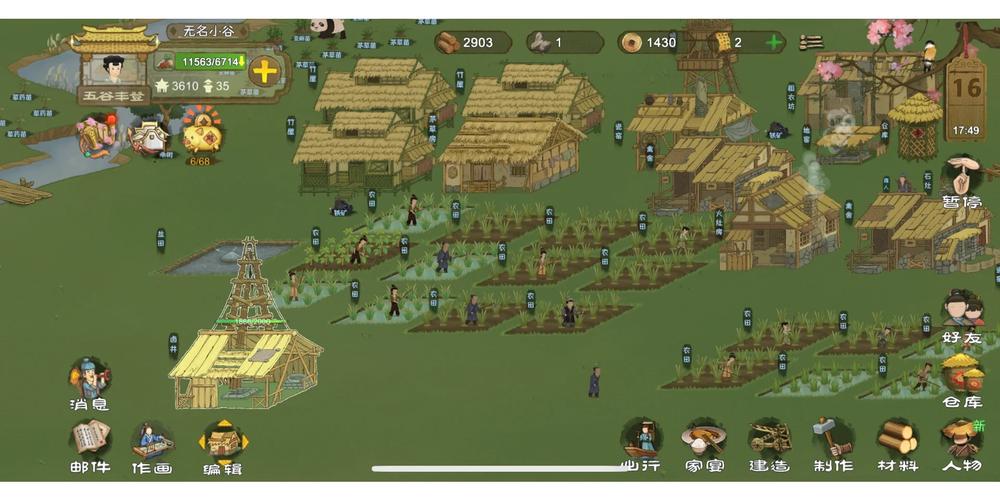Open the 材料 materials menu
This screenshot has width=1000, height=500.
pyautogui.click(x=897, y=443)
